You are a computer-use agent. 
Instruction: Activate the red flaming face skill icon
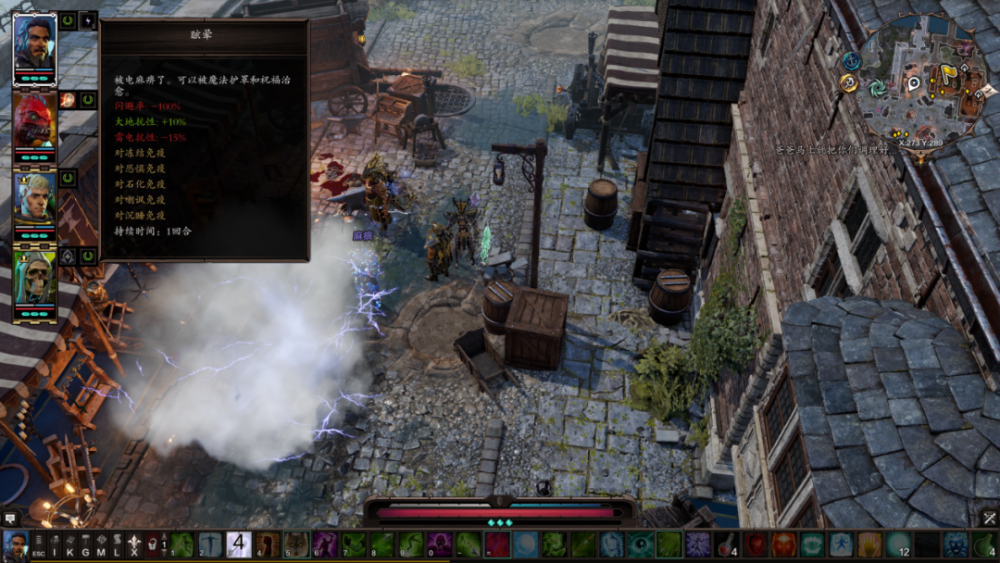pyautogui.click(x=784, y=545)
